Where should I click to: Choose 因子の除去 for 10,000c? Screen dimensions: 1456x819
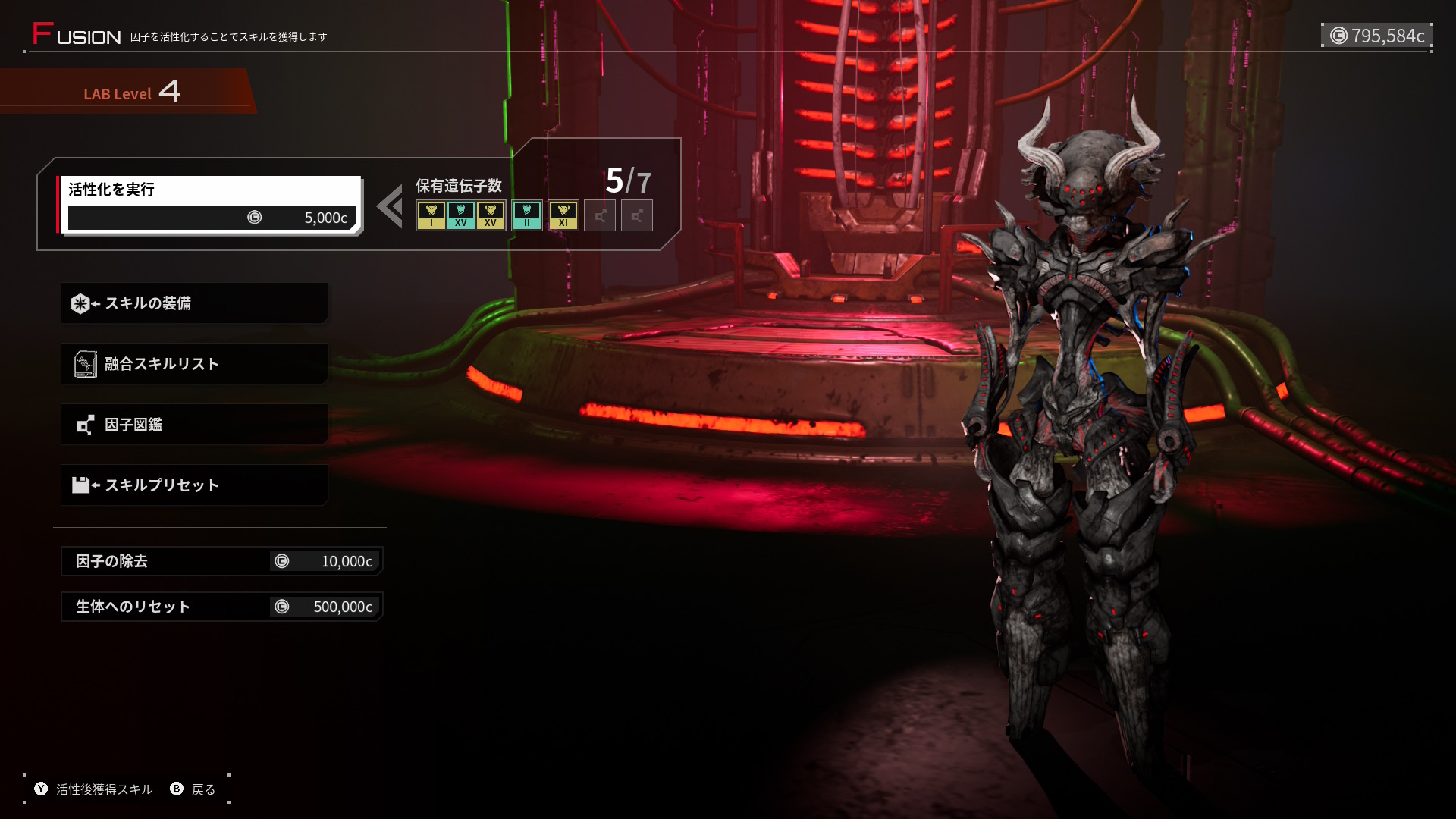221,561
